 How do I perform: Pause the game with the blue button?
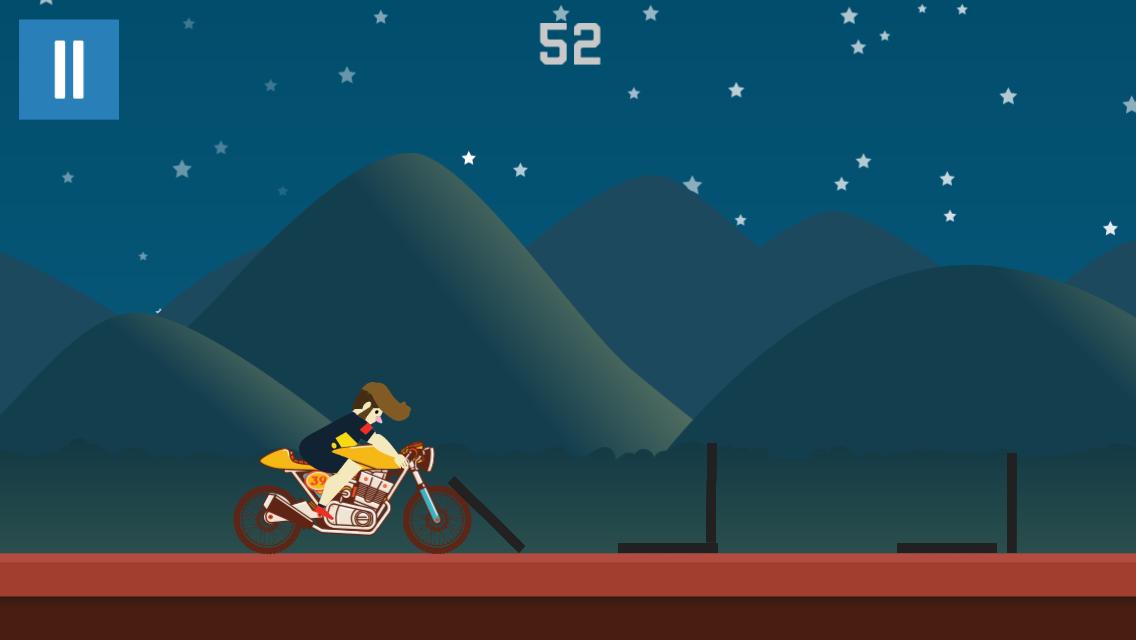(x=69, y=69)
